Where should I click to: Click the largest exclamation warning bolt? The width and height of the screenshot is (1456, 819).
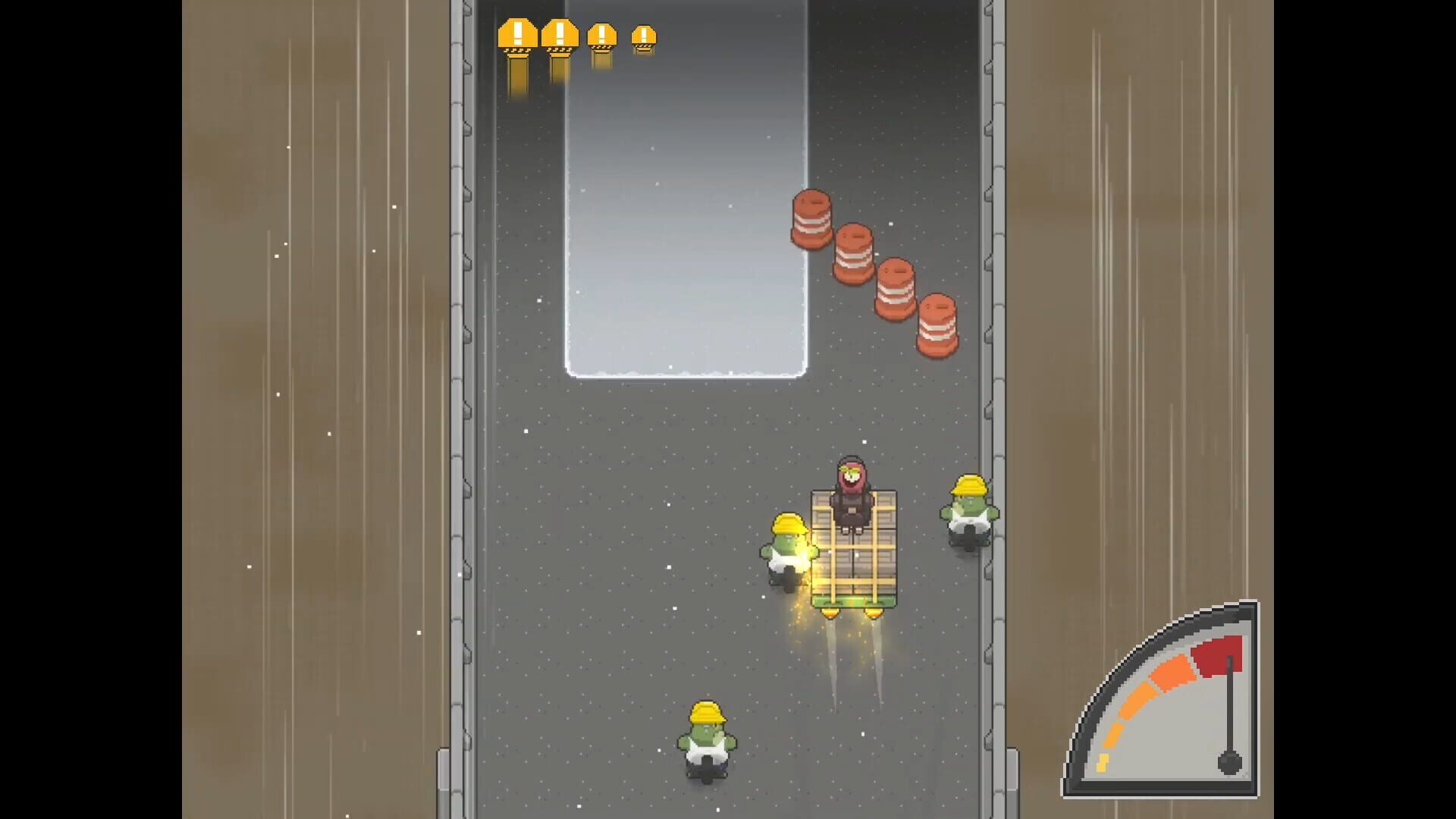click(x=516, y=34)
